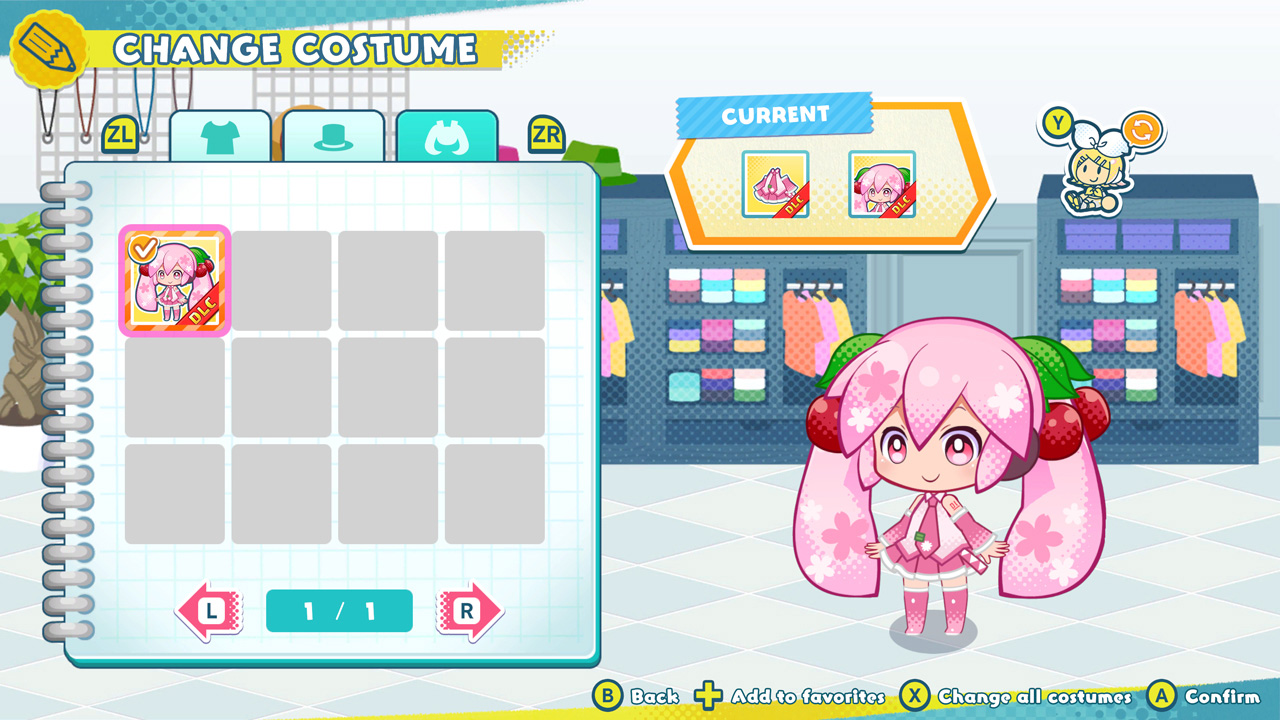Click the L arrow to page left
This screenshot has height=720, width=1280.
pos(208,611)
